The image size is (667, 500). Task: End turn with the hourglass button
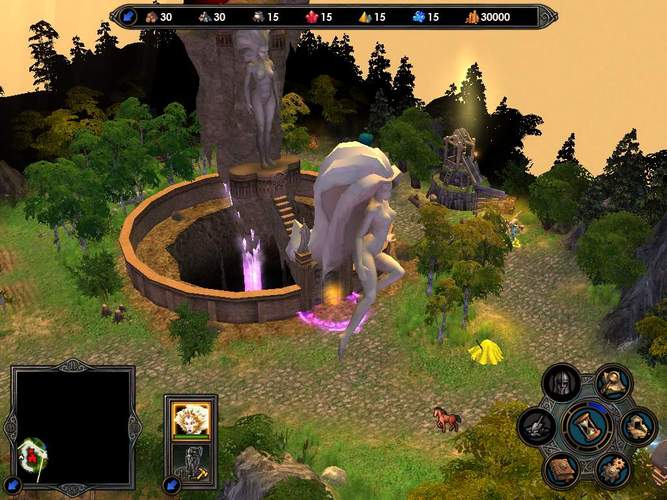587,426
